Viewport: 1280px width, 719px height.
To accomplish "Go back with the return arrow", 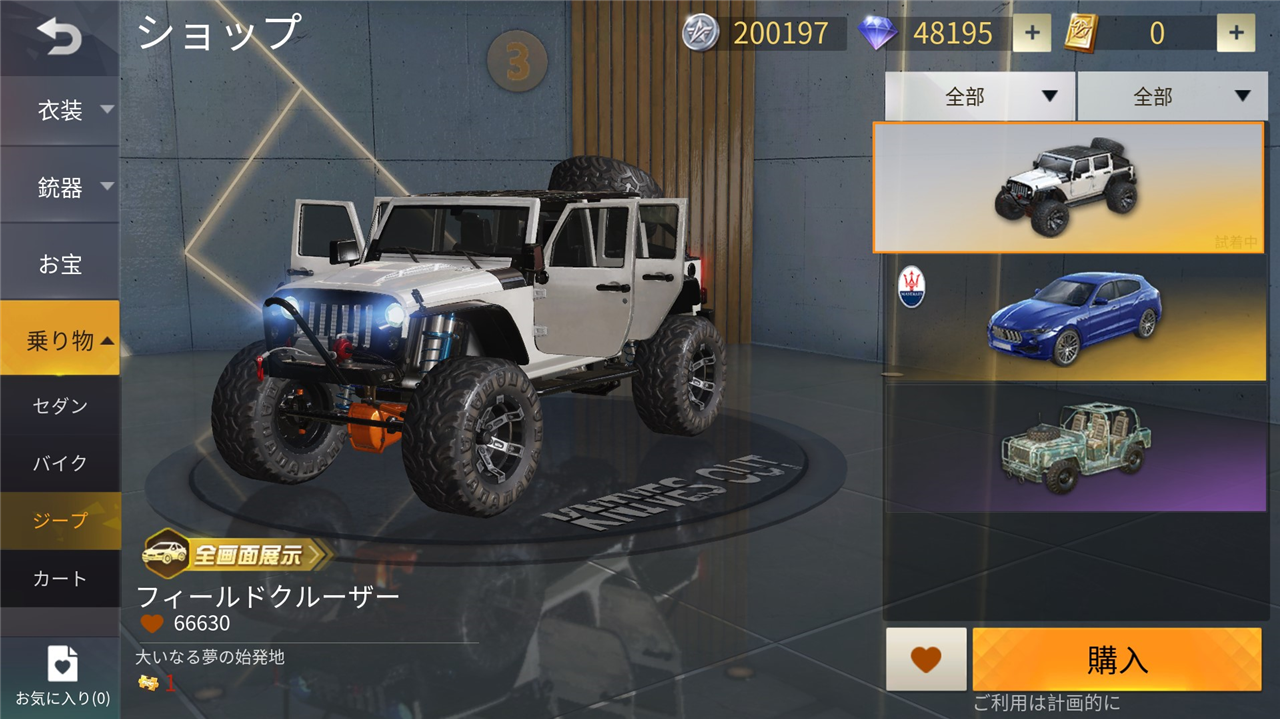I will click(x=59, y=37).
